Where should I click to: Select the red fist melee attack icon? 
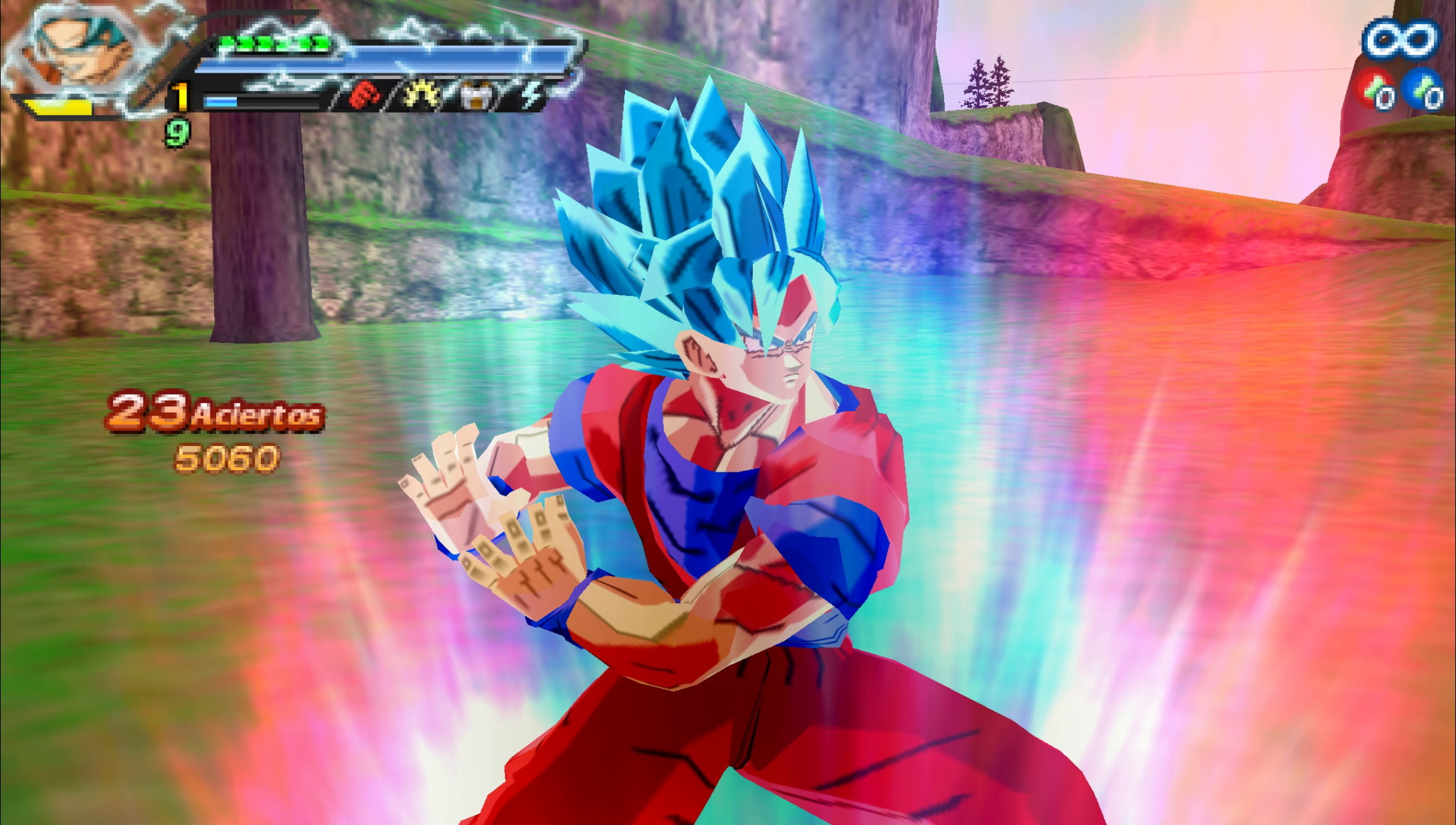click(x=363, y=95)
